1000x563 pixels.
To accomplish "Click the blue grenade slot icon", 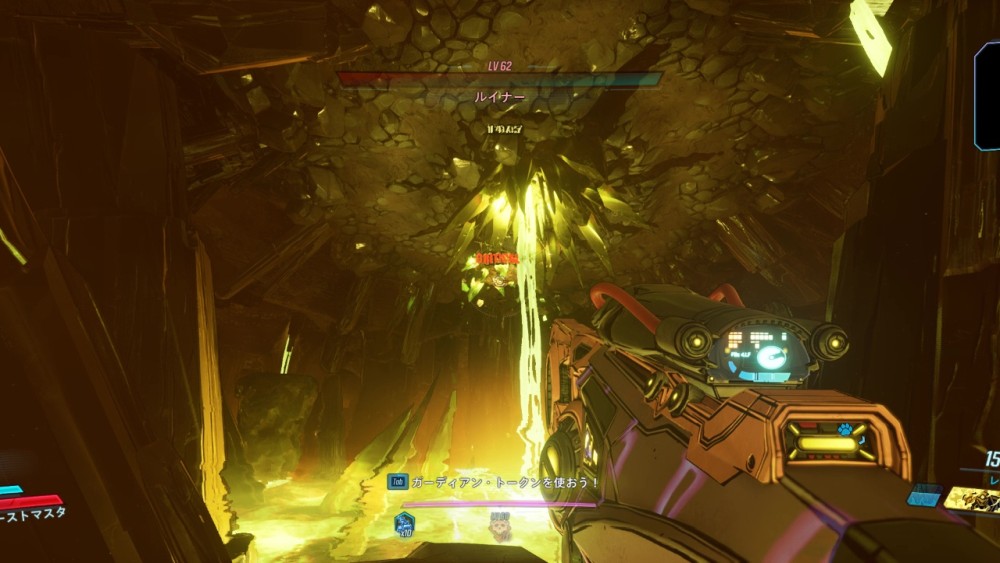I will point(924,495).
